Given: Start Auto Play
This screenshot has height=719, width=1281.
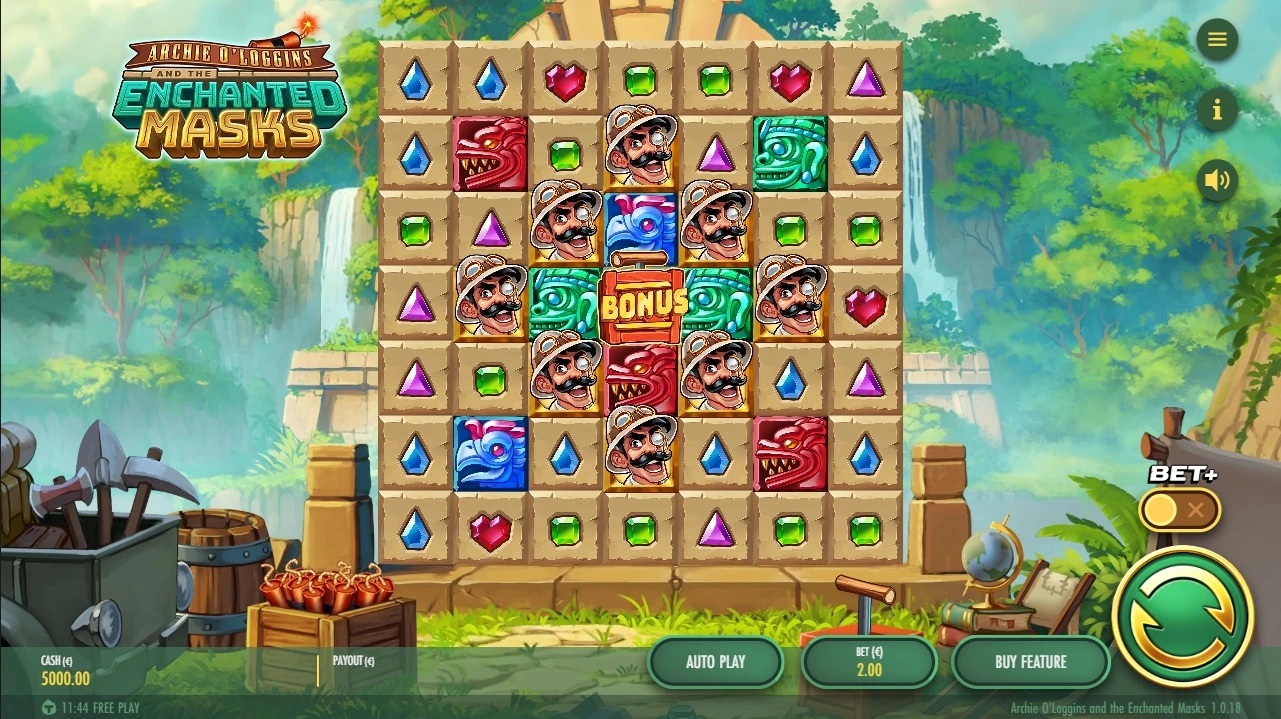Looking at the screenshot, I should [x=716, y=662].
